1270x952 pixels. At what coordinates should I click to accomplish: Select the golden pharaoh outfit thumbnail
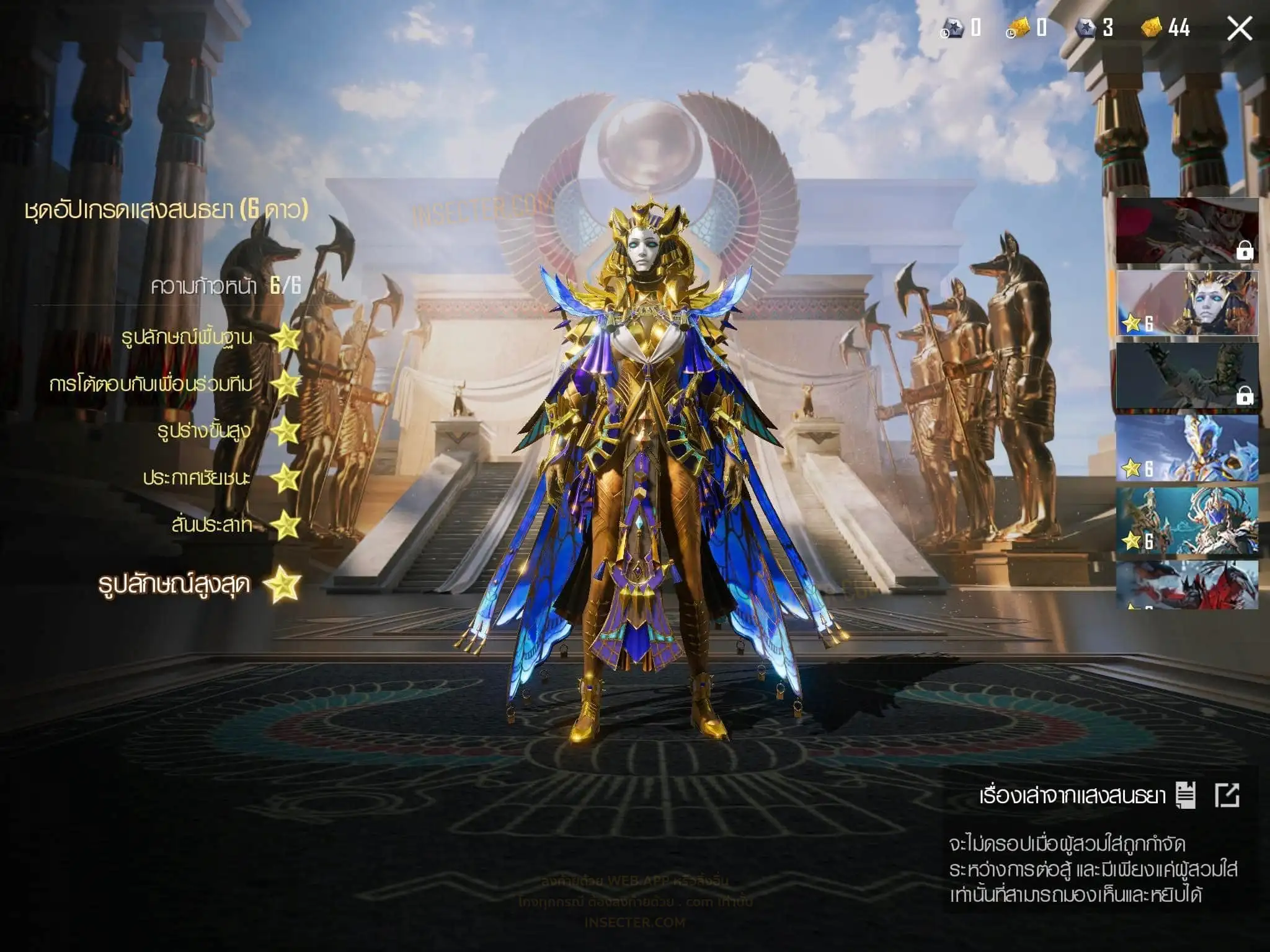1186,304
